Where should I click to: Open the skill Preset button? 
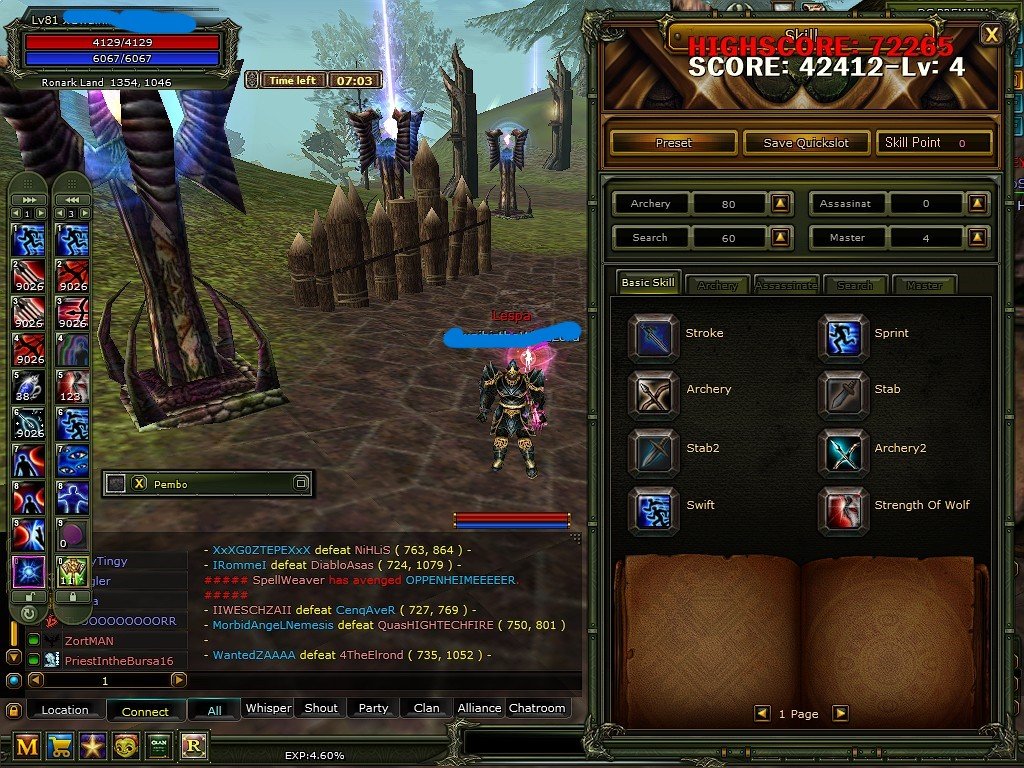point(673,143)
